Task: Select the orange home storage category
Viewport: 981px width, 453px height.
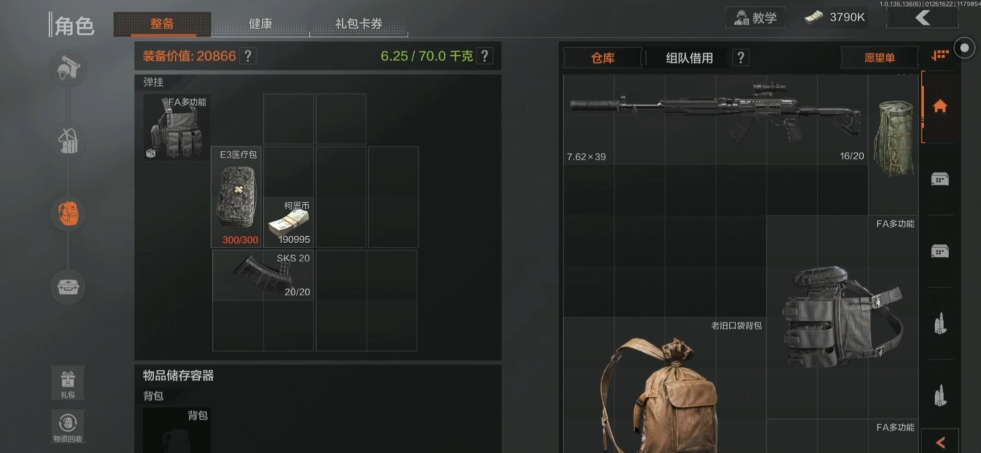Action: pos(940,106)
